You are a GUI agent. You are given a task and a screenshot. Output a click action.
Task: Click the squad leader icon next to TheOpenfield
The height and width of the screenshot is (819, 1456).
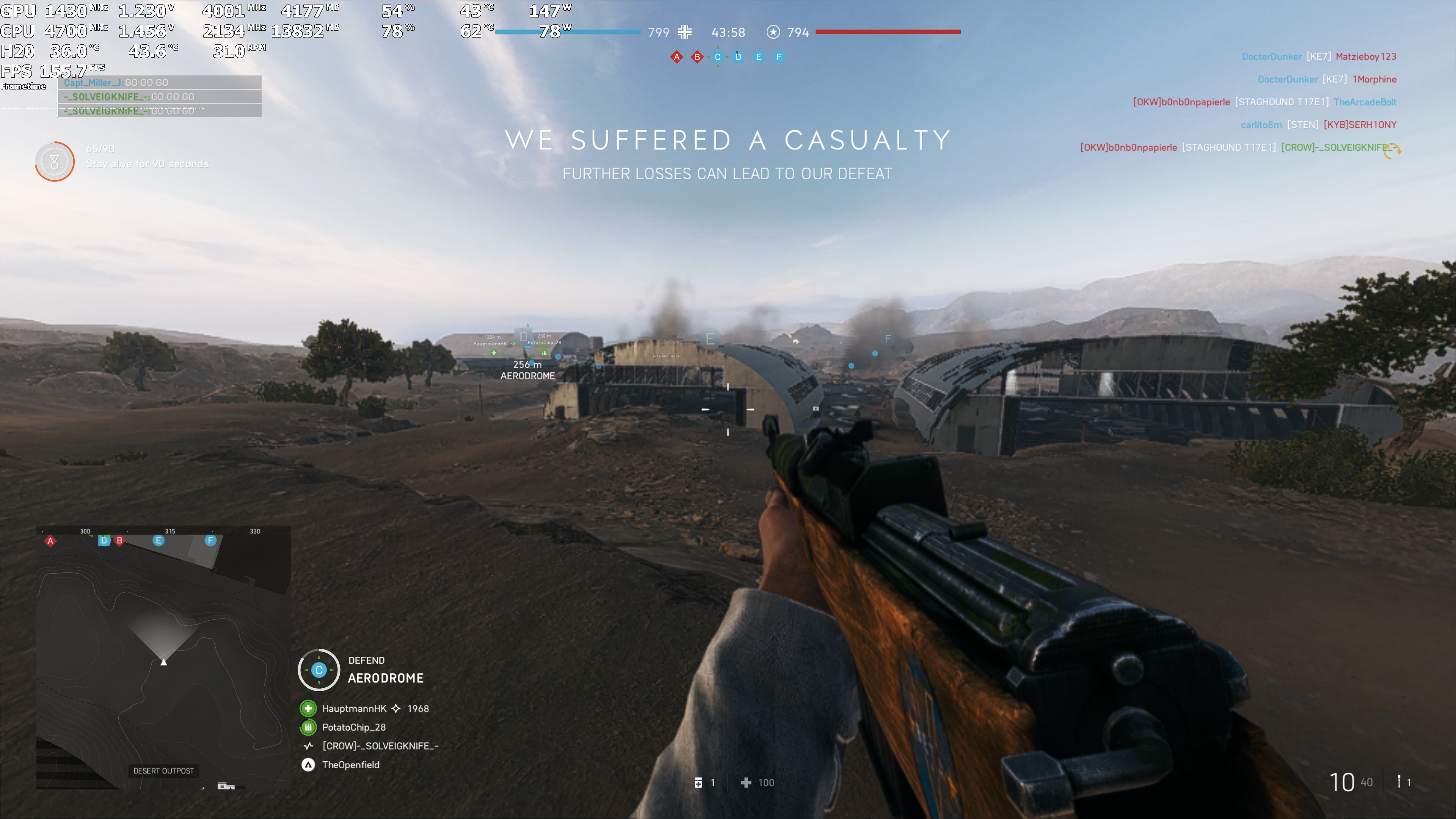(x=308, y=765)
